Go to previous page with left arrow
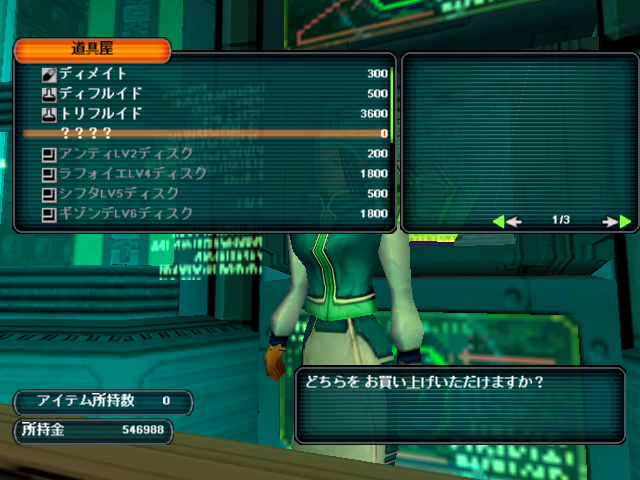 tap(506, 221)
